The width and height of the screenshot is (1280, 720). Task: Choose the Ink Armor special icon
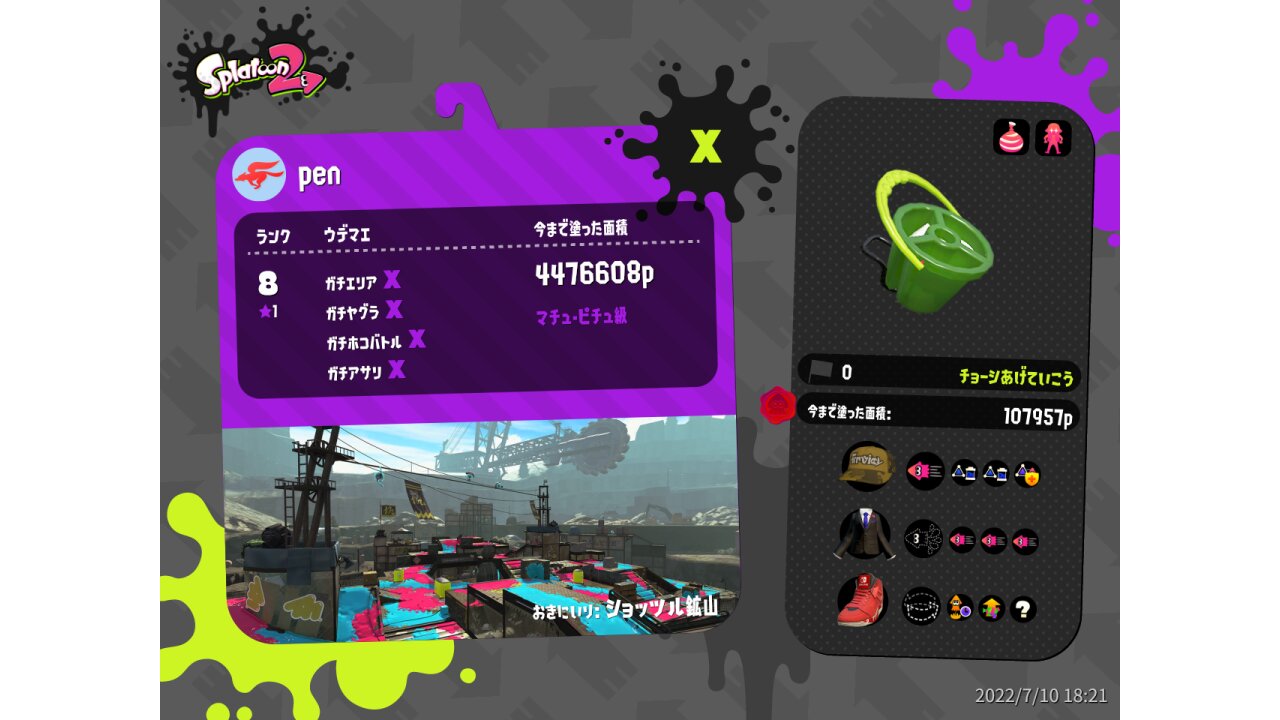pyautogui.click(x=1053, y=137)
